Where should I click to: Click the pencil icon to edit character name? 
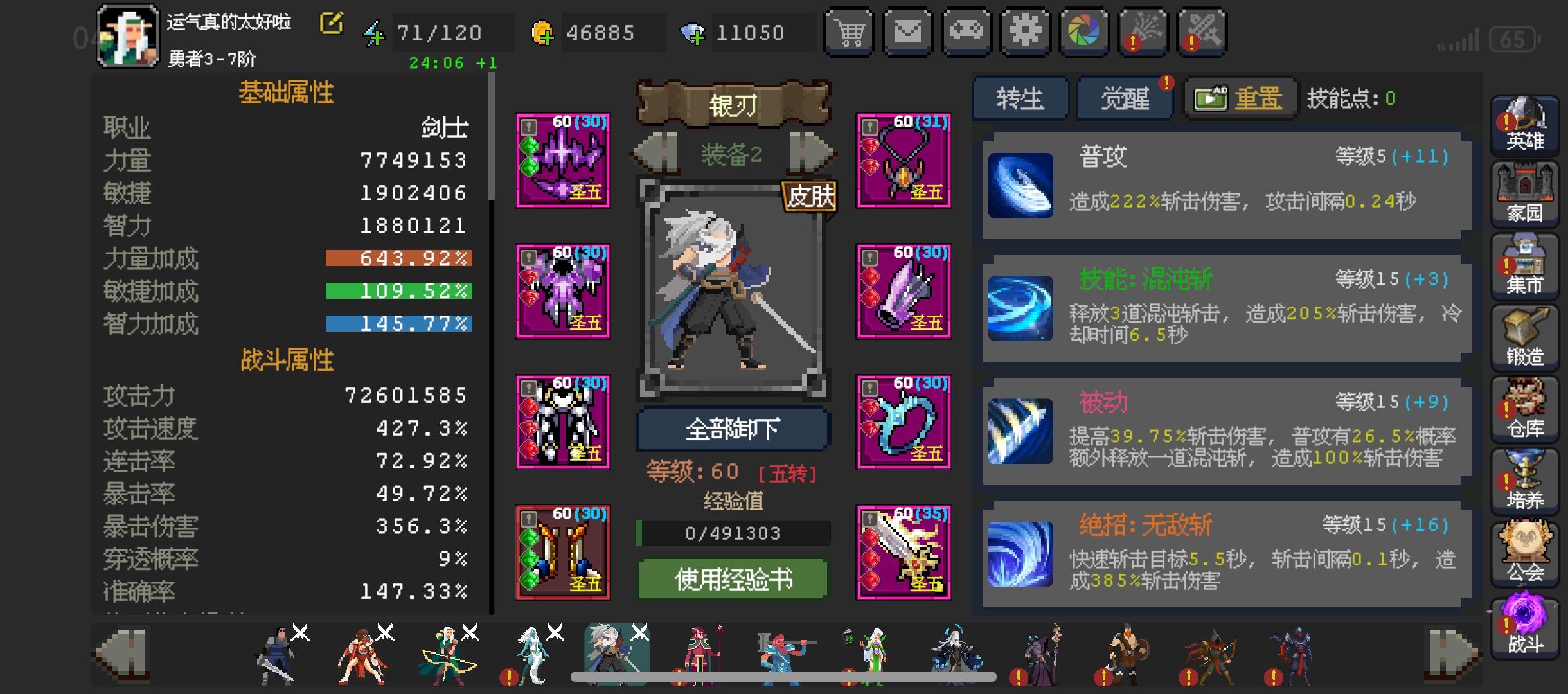[x=330, y=22]
